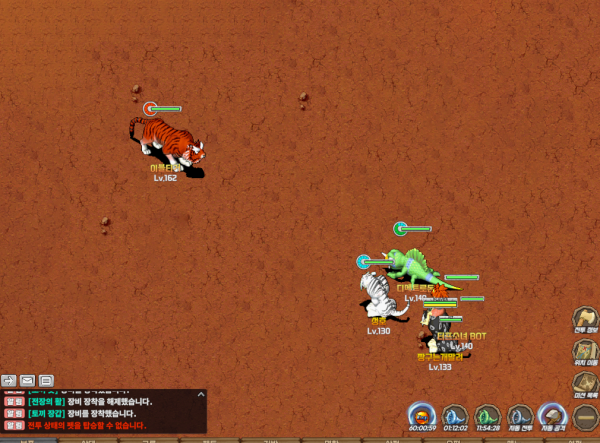Select the green pet icon timer 11:54:28
The image size is (600, 443).
[488, 414]
